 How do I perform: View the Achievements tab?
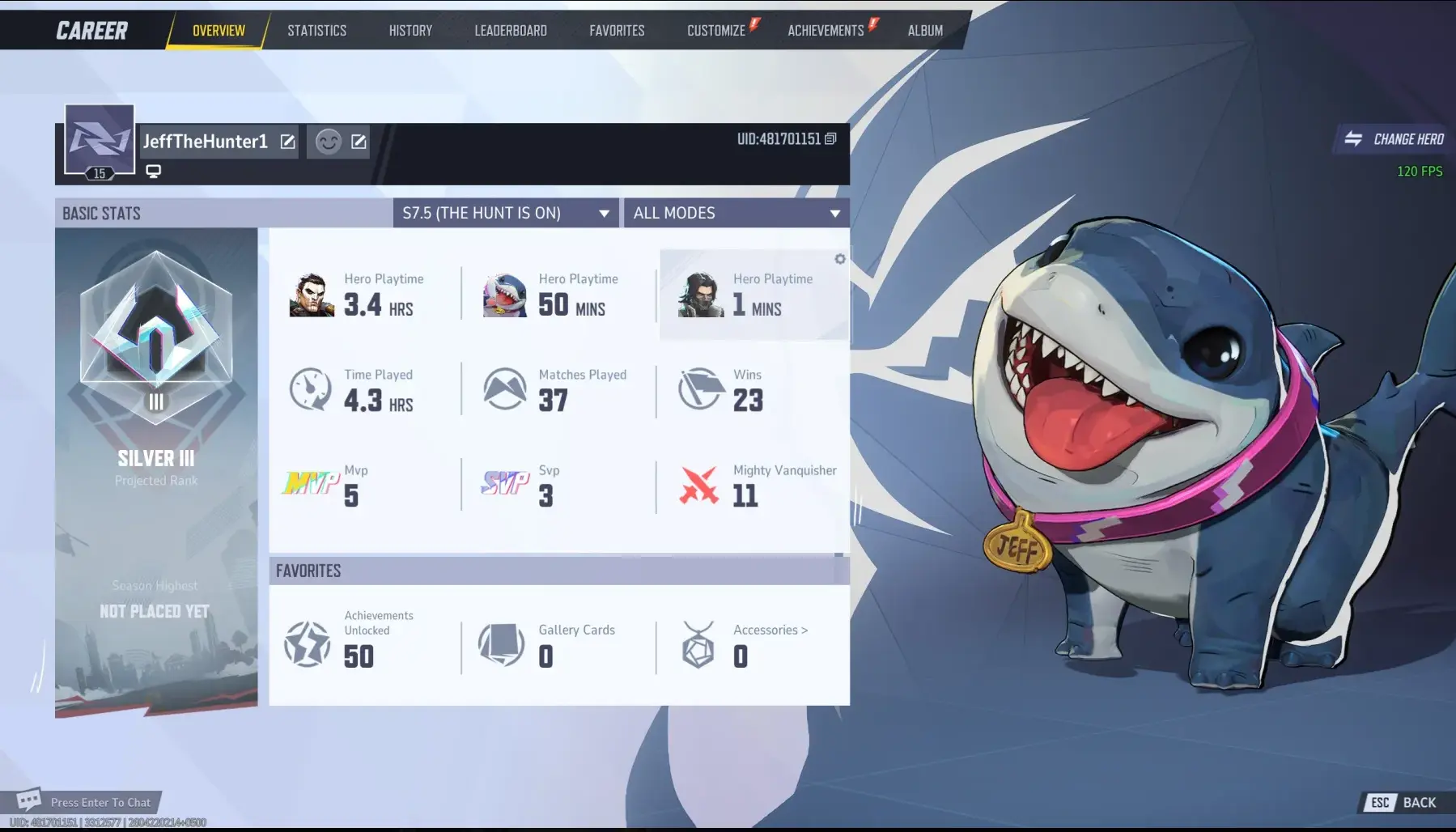[826, 31]
